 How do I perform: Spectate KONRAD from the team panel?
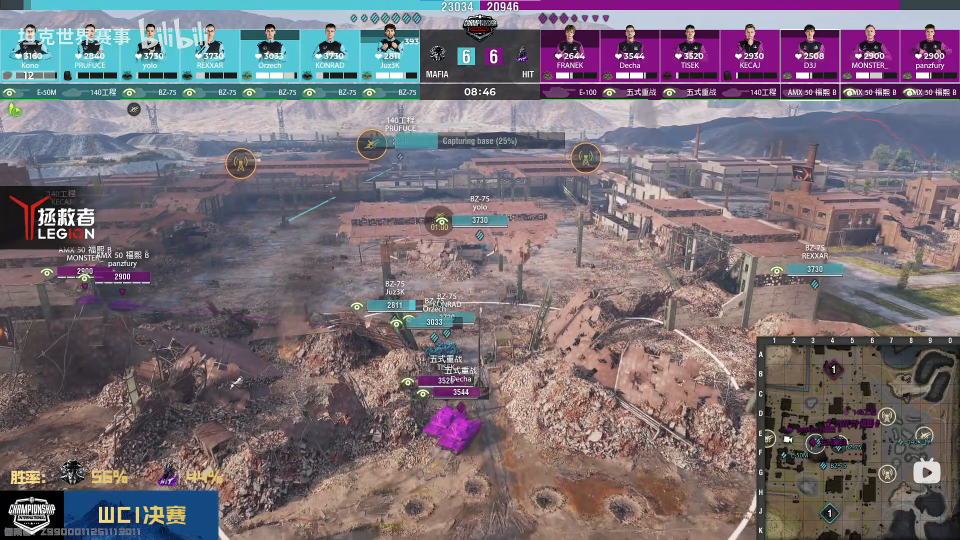(330, 52)
